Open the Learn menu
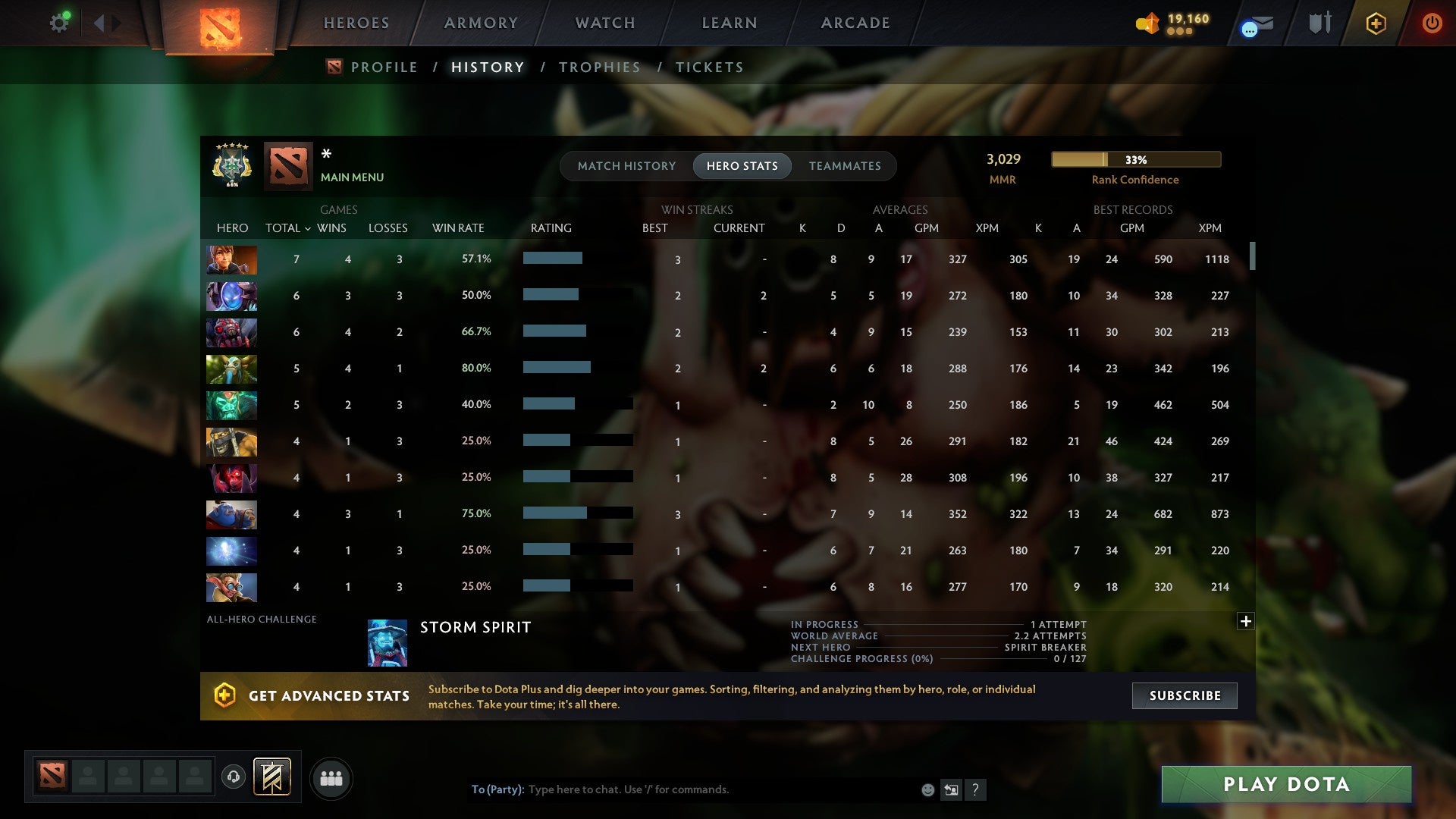This screenshot has height=819, width=1456. pyautogui.click(x=729, y=23)
